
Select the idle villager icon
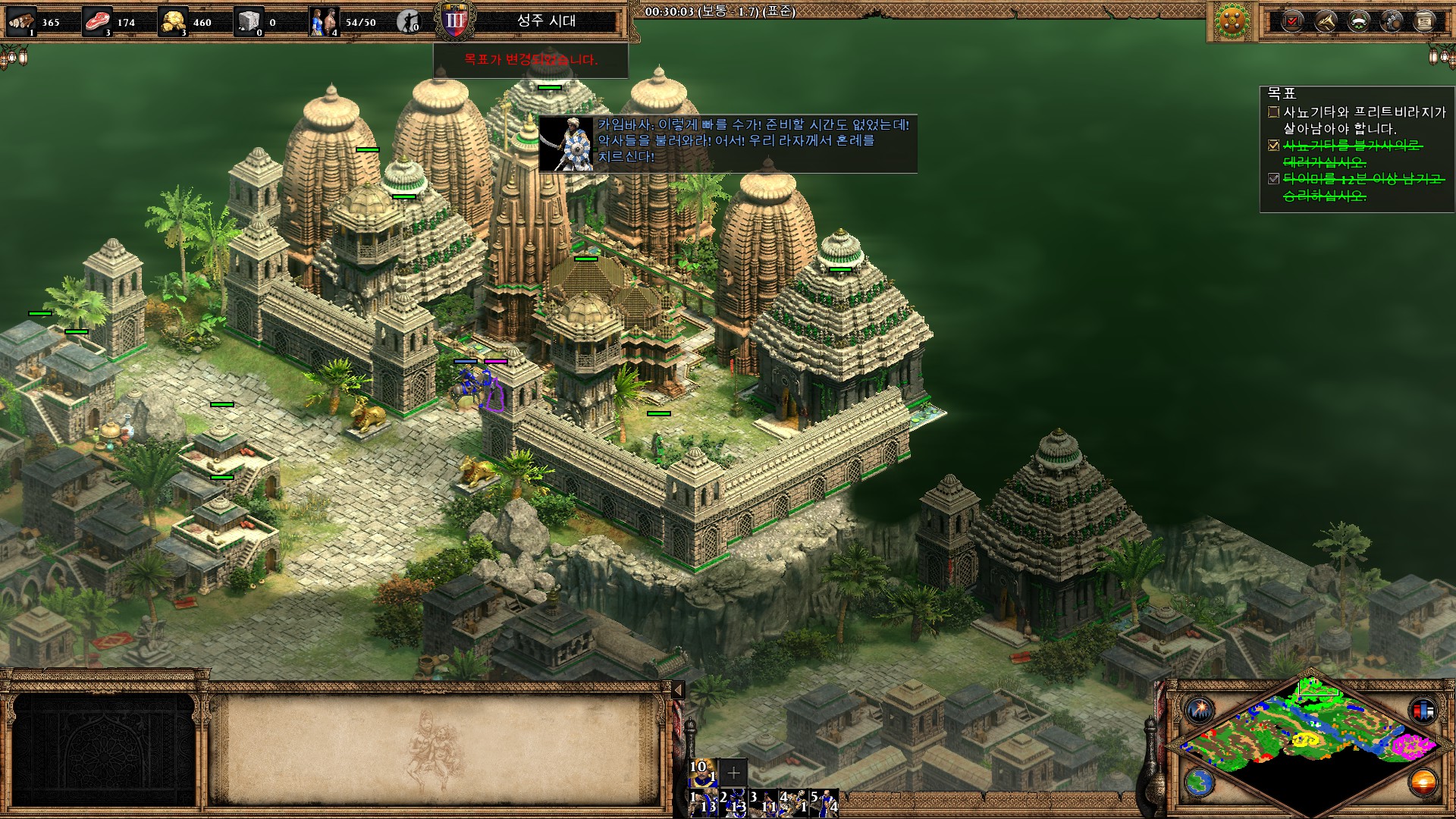coord(409,21)
